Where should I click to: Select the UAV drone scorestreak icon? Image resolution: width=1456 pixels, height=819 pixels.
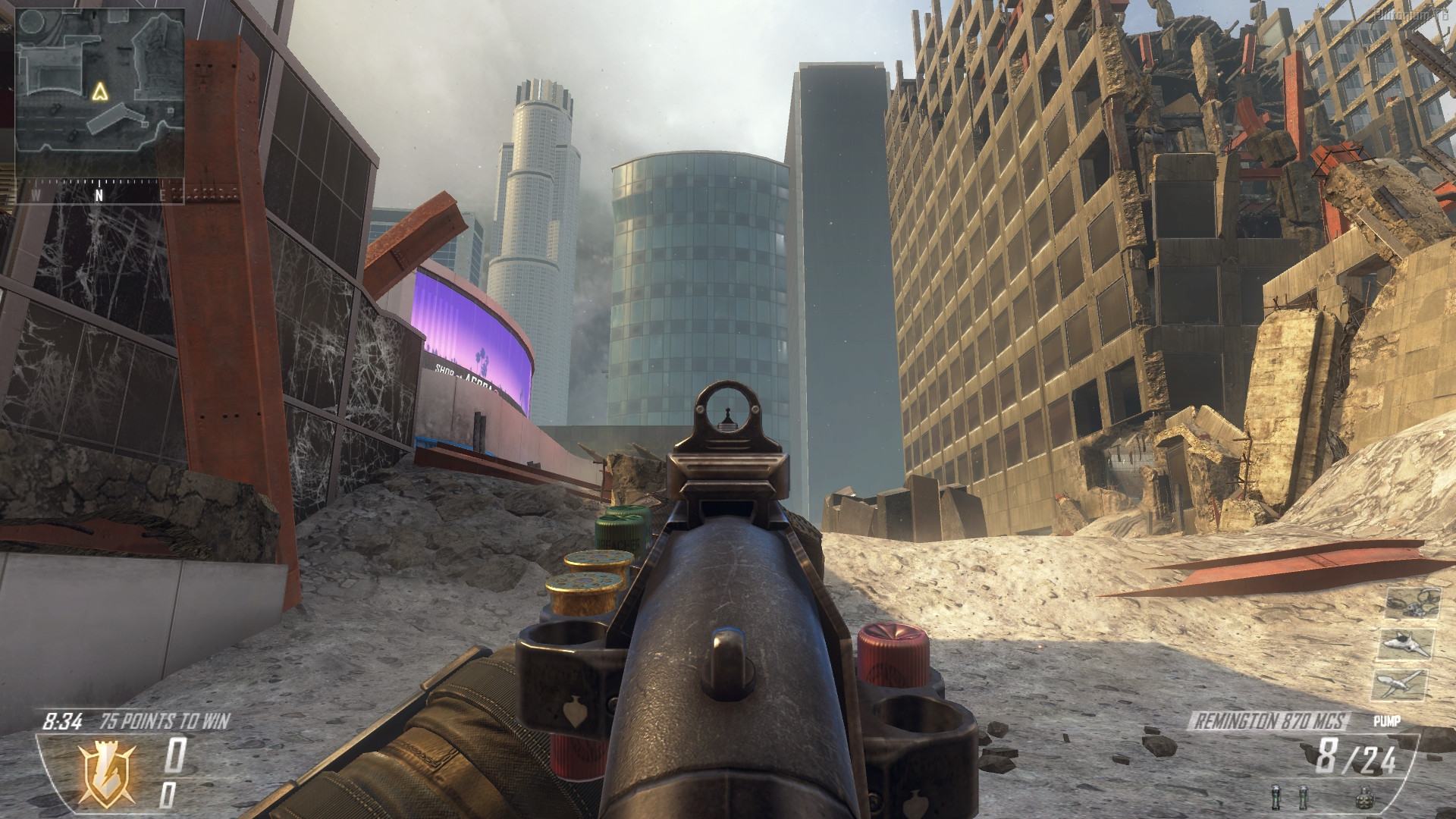pos(1398,686)
